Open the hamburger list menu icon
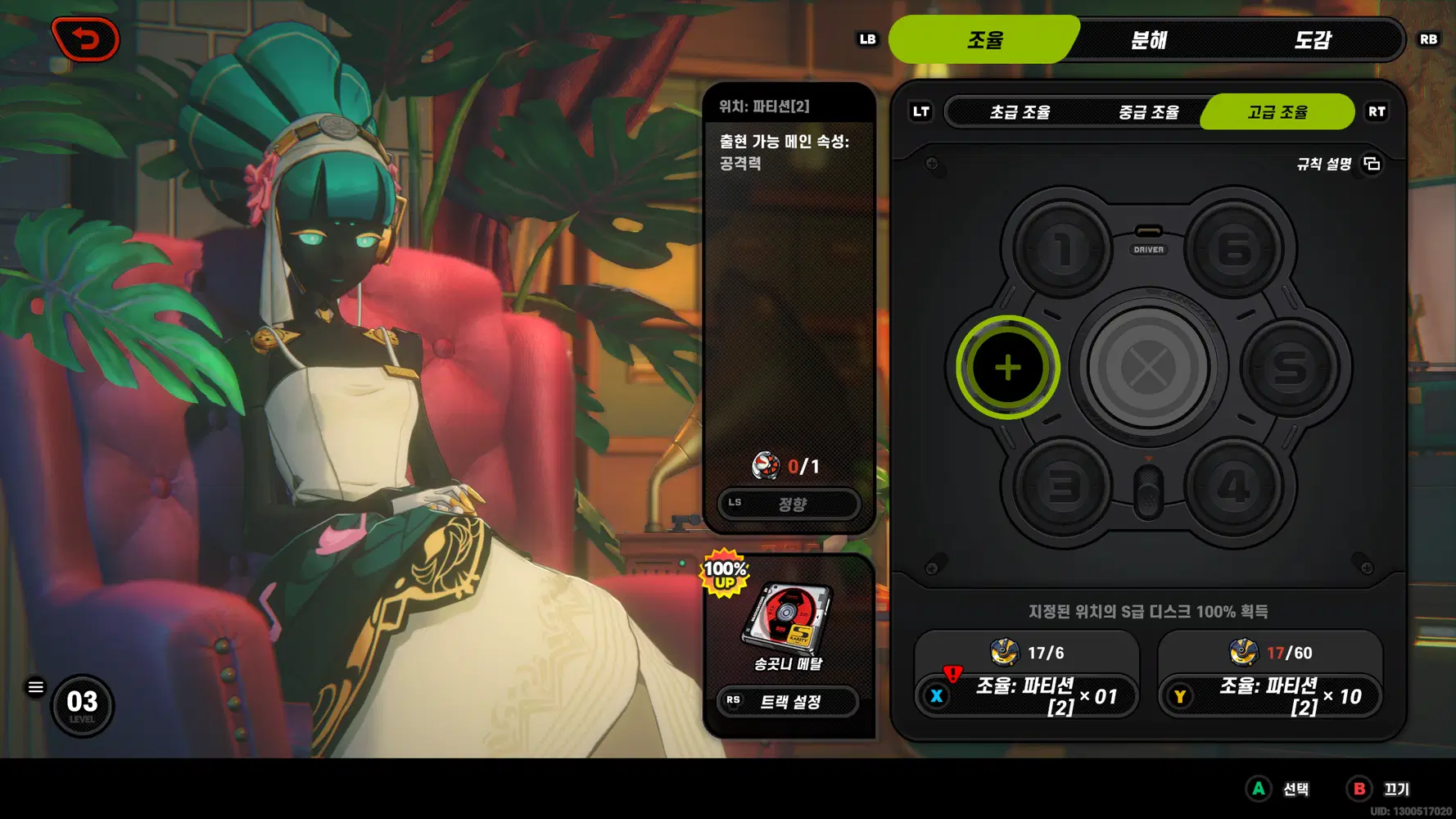Image resolution: width=1456 pixels, height=819 pixels. coord(36,687)
